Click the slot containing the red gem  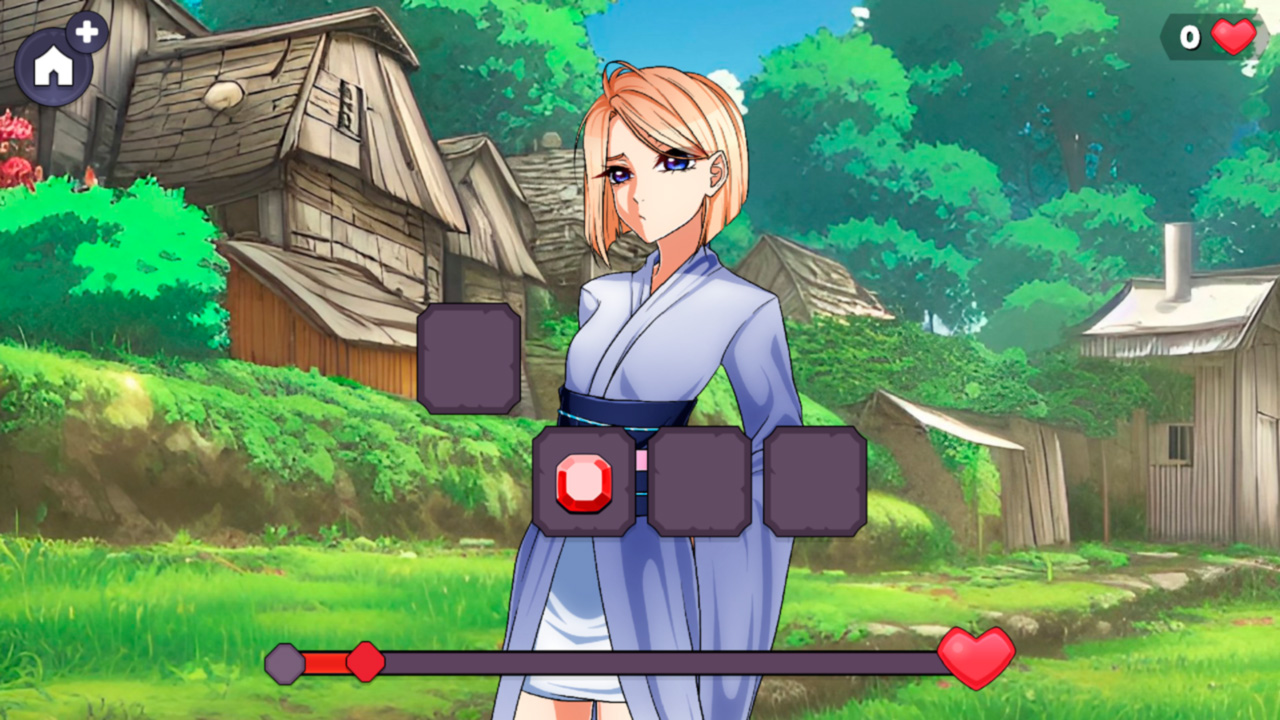(x=585, y=482)
